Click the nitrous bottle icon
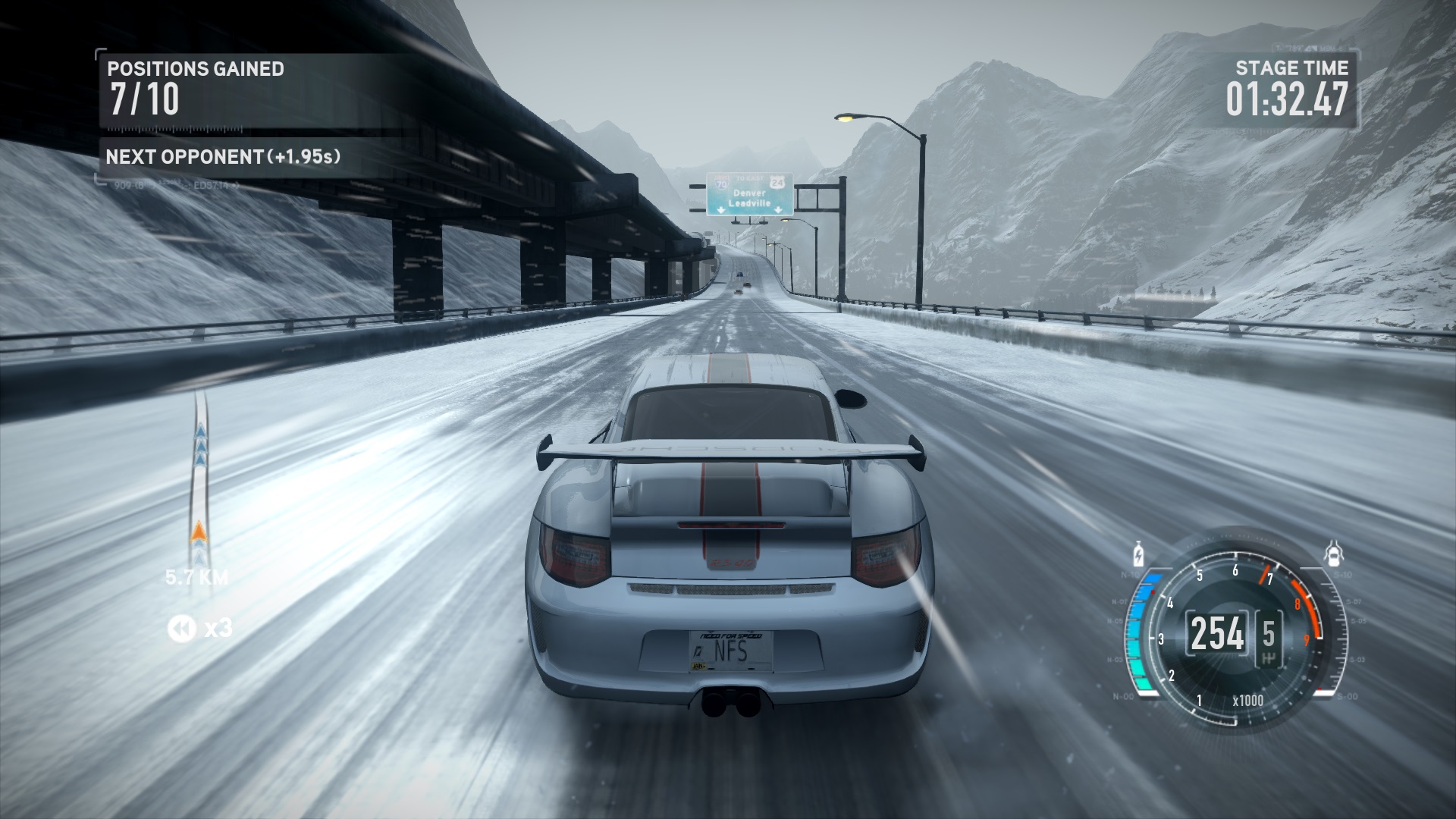This screenshot has width=1456, height=819. pyautogui.click(x=1137, y=554)
